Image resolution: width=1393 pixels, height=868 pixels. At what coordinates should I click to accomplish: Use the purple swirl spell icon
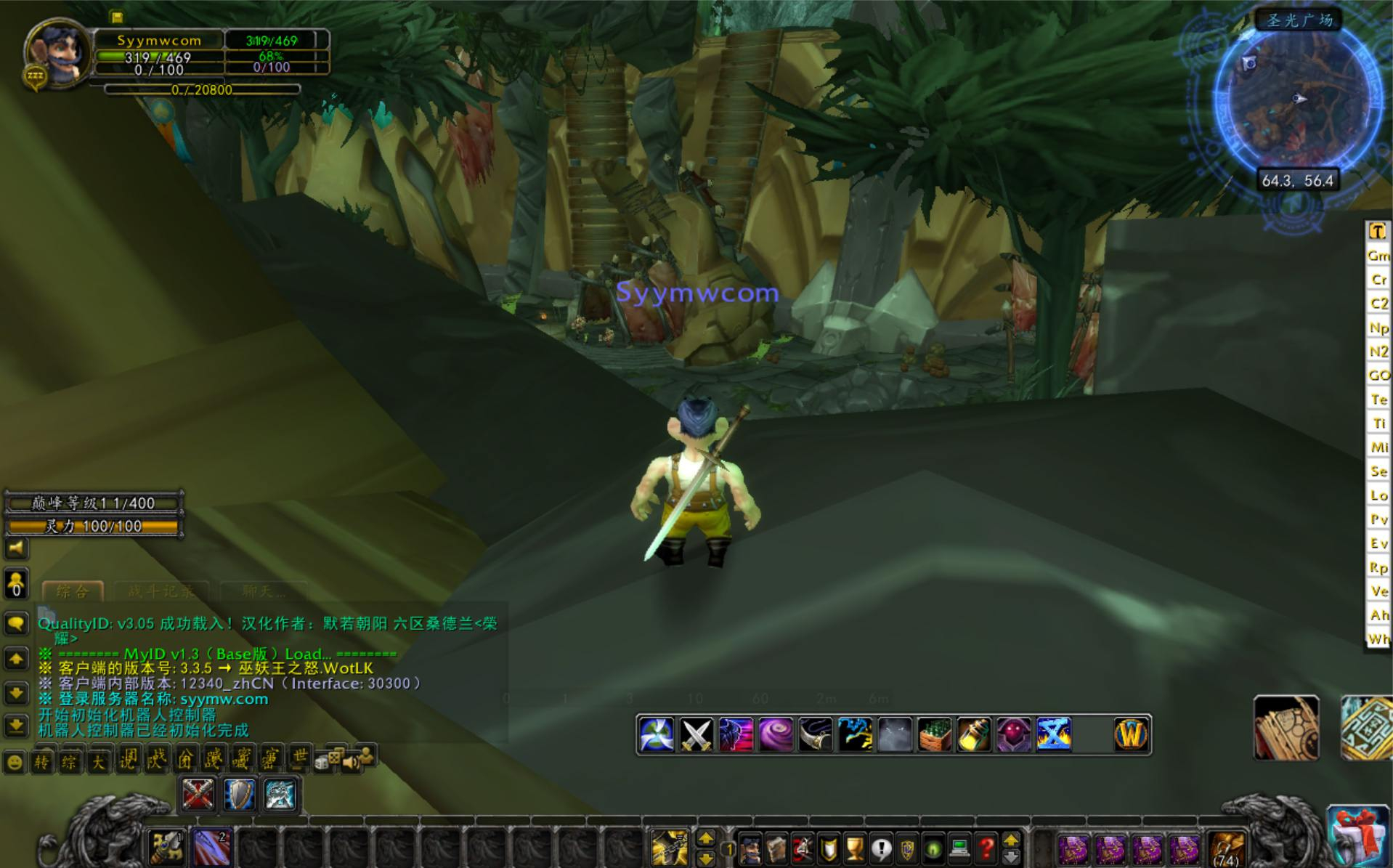[x=776, y=735]
